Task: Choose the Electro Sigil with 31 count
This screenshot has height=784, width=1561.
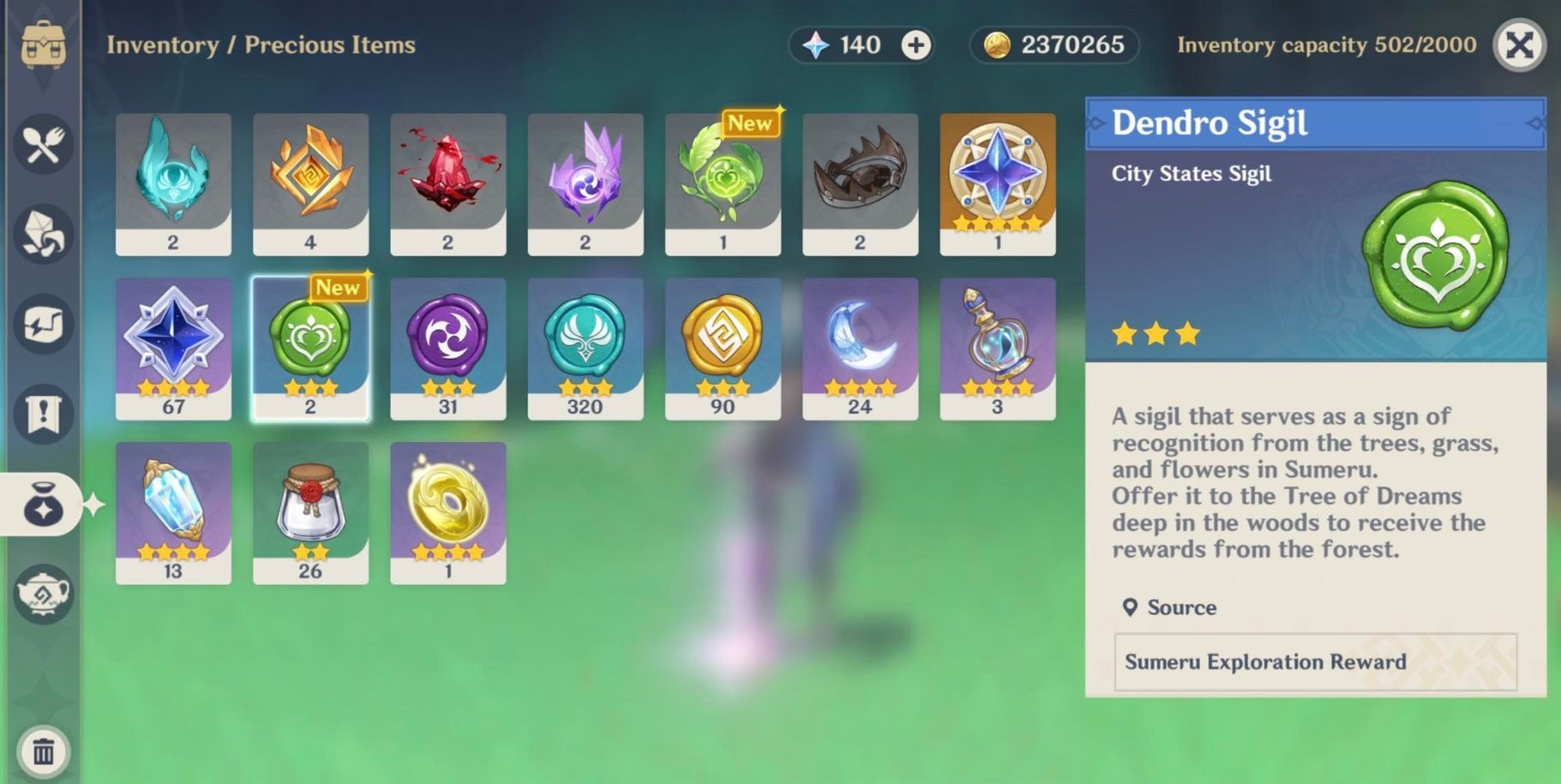Action: [447, 348]
